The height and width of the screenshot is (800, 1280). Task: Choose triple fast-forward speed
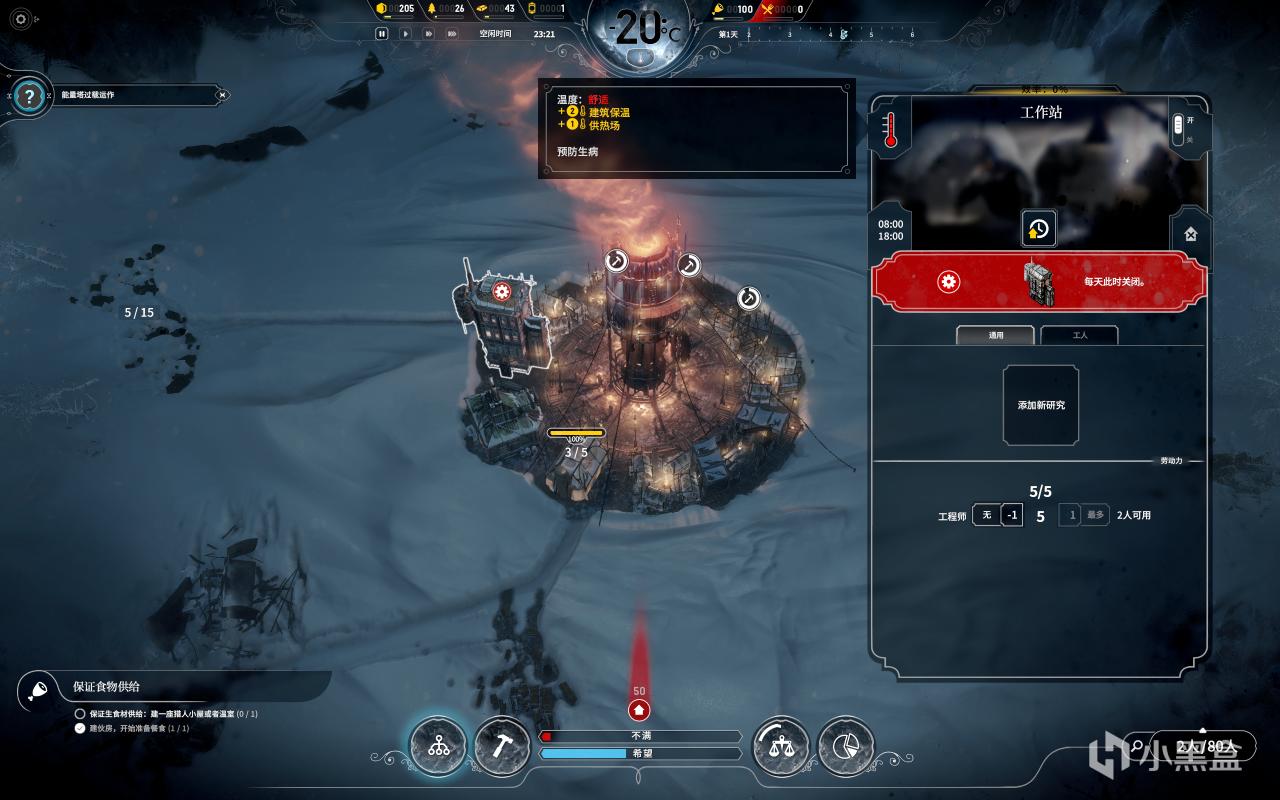tap(453, 33)
